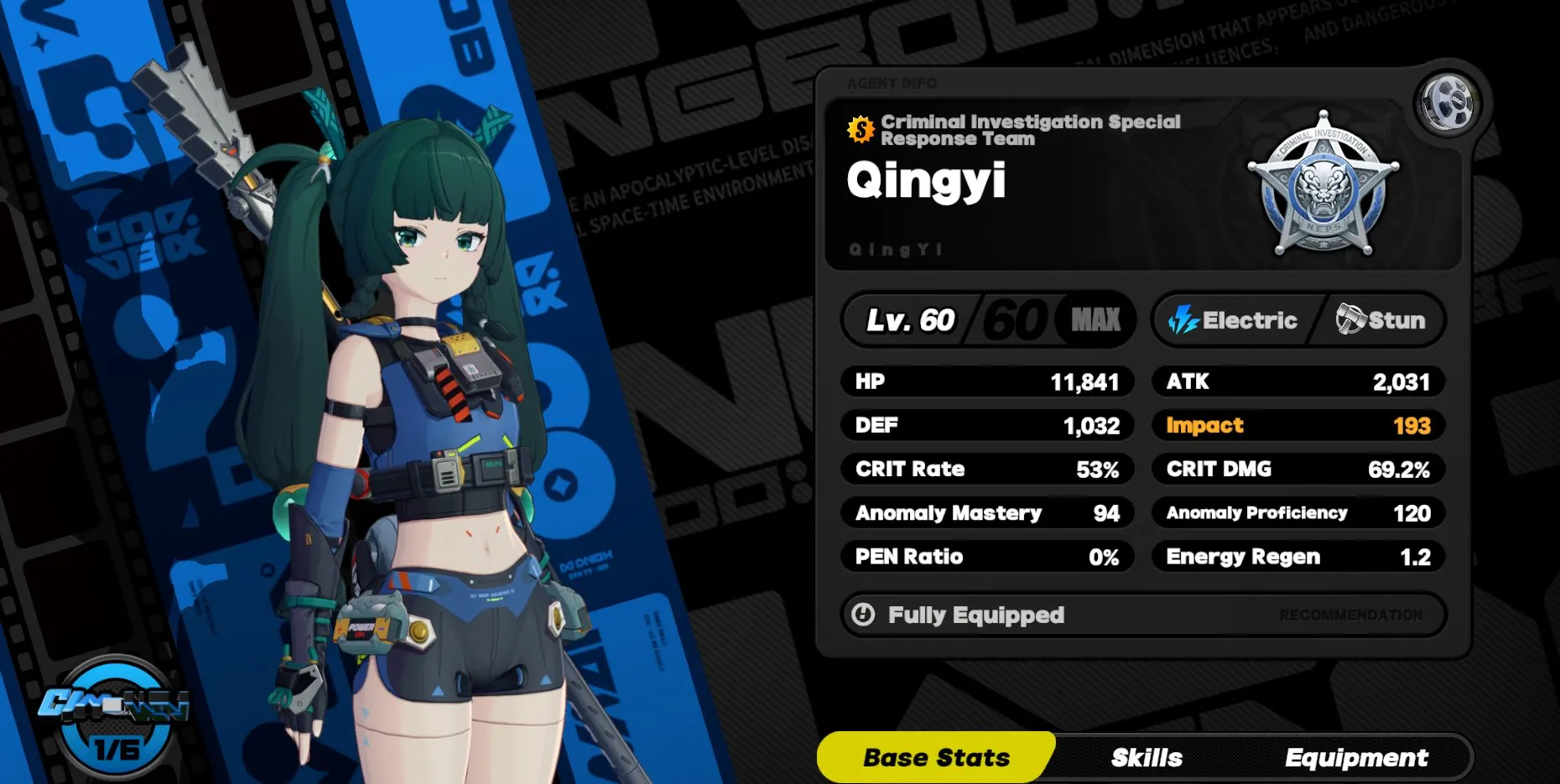Open the Fully Equipped recommendation bar

point(1143,615)
